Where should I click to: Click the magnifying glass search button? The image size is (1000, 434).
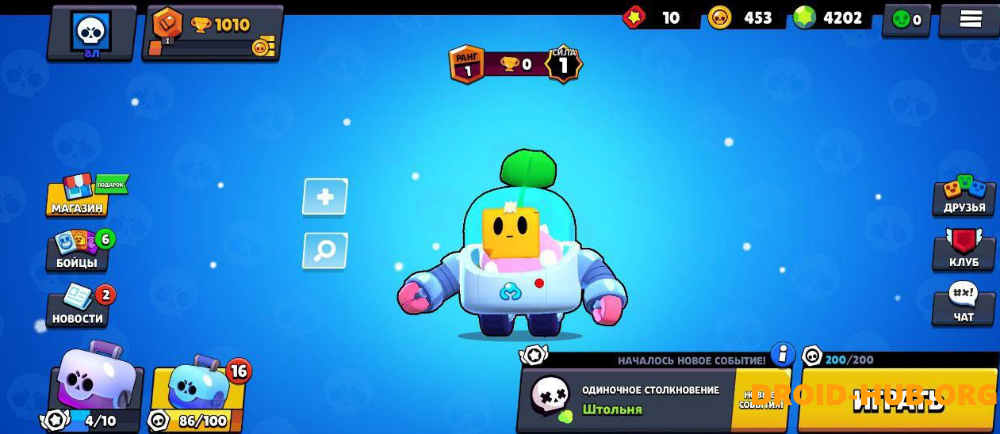(325, 250)
